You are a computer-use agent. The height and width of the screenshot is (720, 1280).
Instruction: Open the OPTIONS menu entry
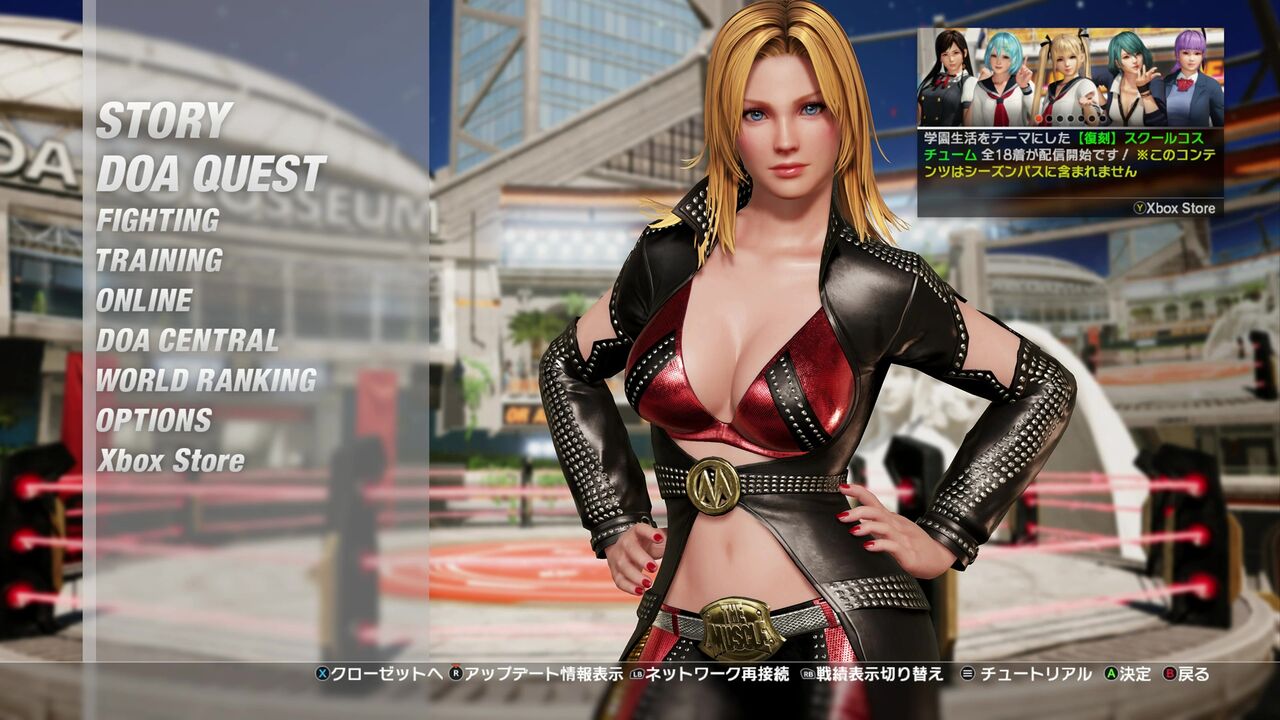(152, 421)
